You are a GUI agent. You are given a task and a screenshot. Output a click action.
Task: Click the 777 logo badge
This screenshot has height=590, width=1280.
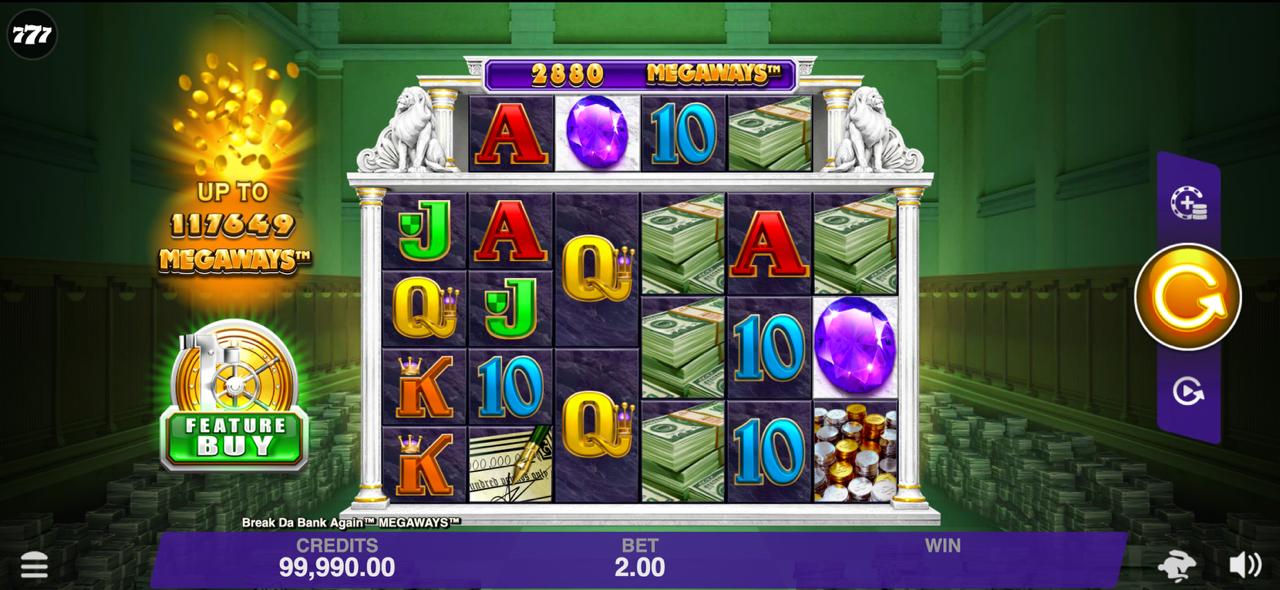point(32,34)
